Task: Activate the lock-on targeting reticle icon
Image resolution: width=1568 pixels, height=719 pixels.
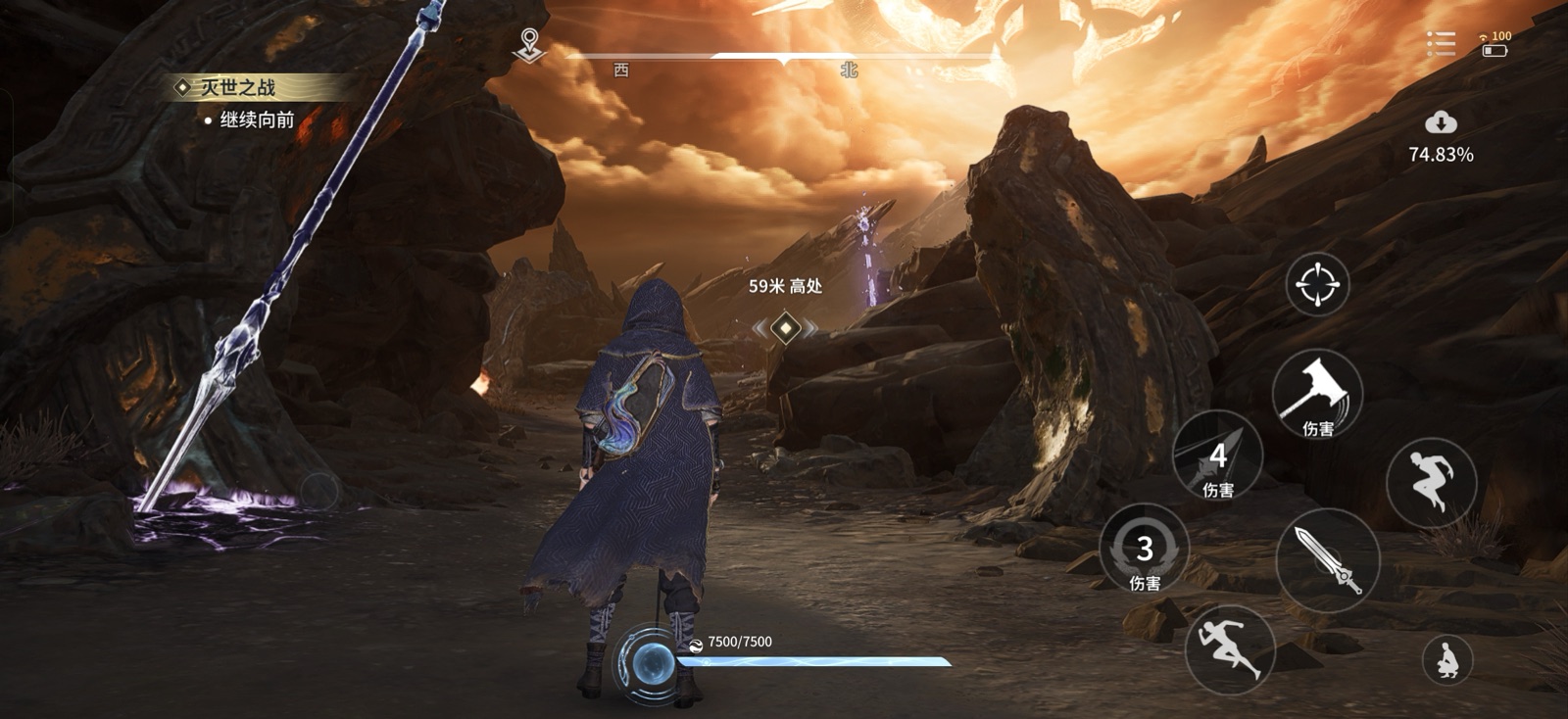Action: (x=1316, y=285)
